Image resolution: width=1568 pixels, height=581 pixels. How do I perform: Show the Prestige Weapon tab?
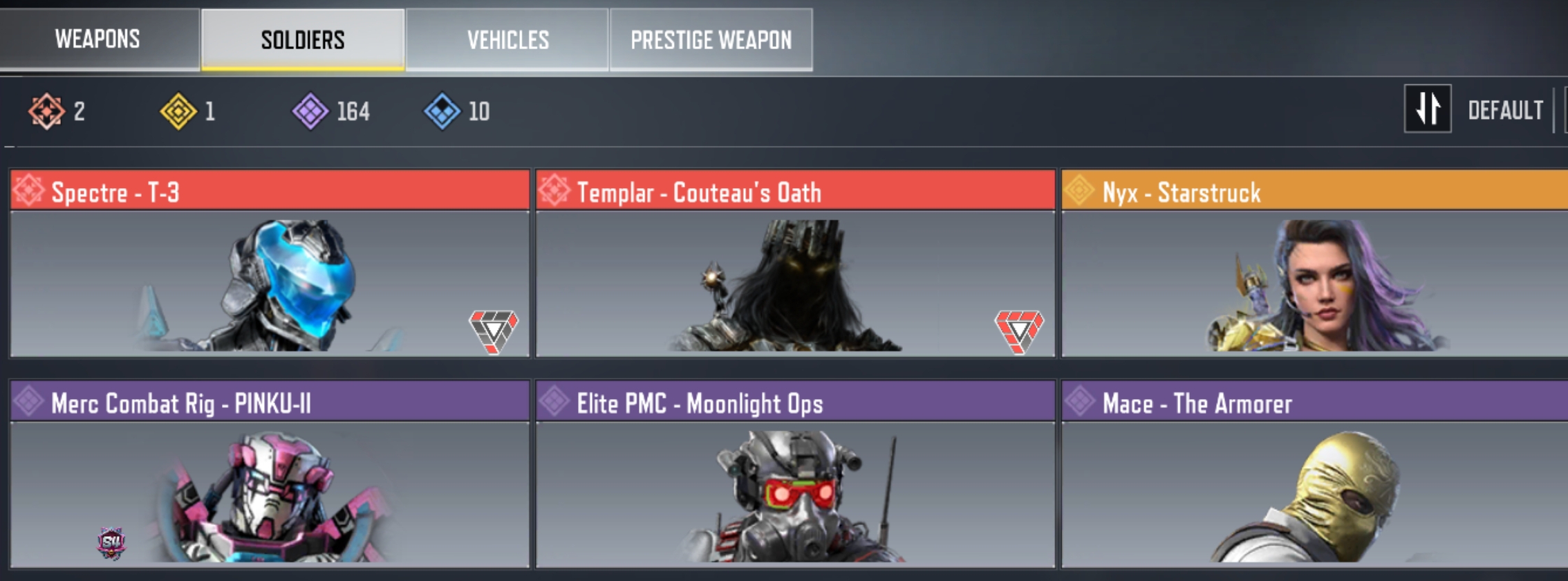(x=711, y=39)
